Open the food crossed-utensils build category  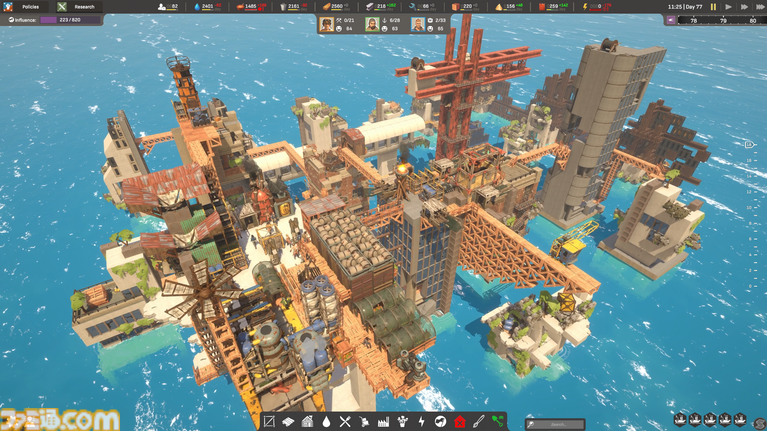coord(345,422)
